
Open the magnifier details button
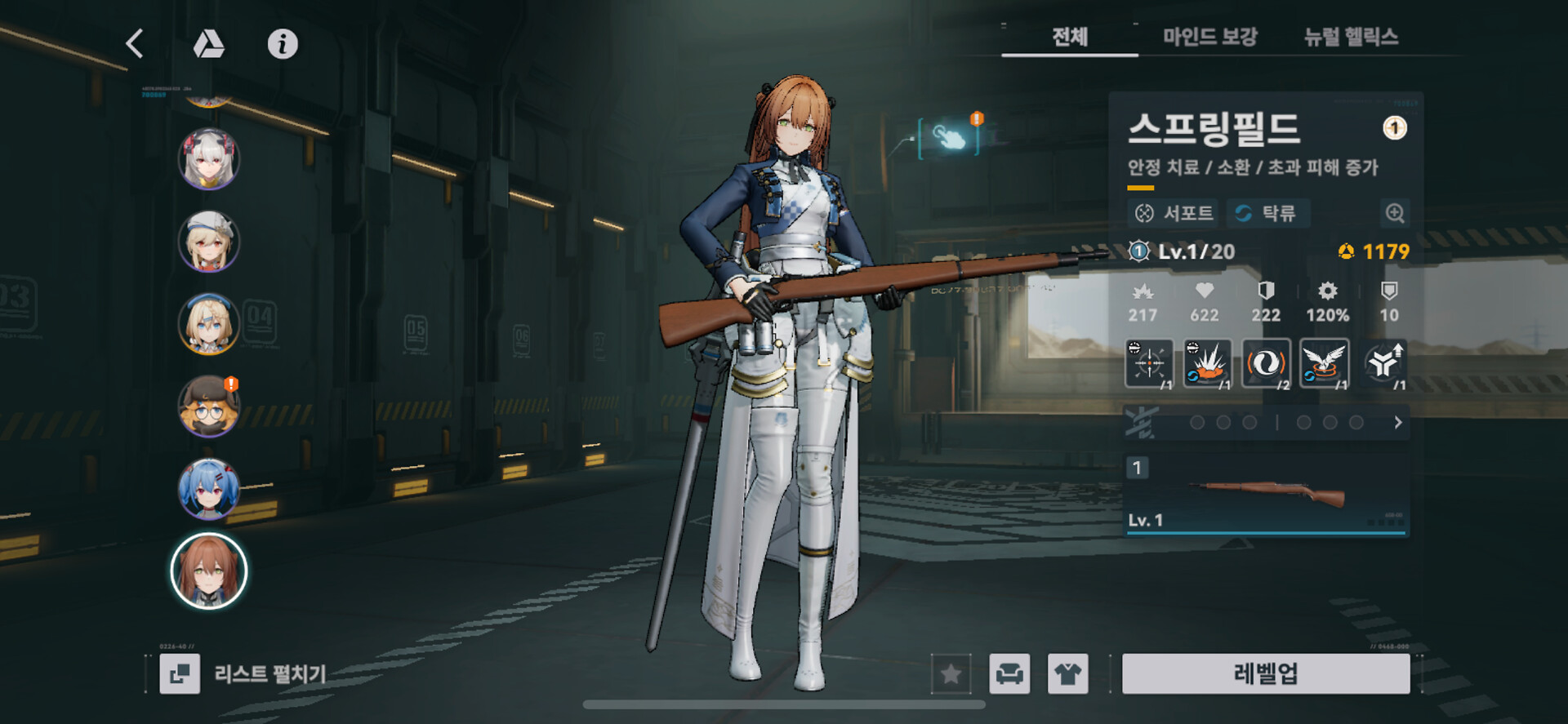(1395, 214)
